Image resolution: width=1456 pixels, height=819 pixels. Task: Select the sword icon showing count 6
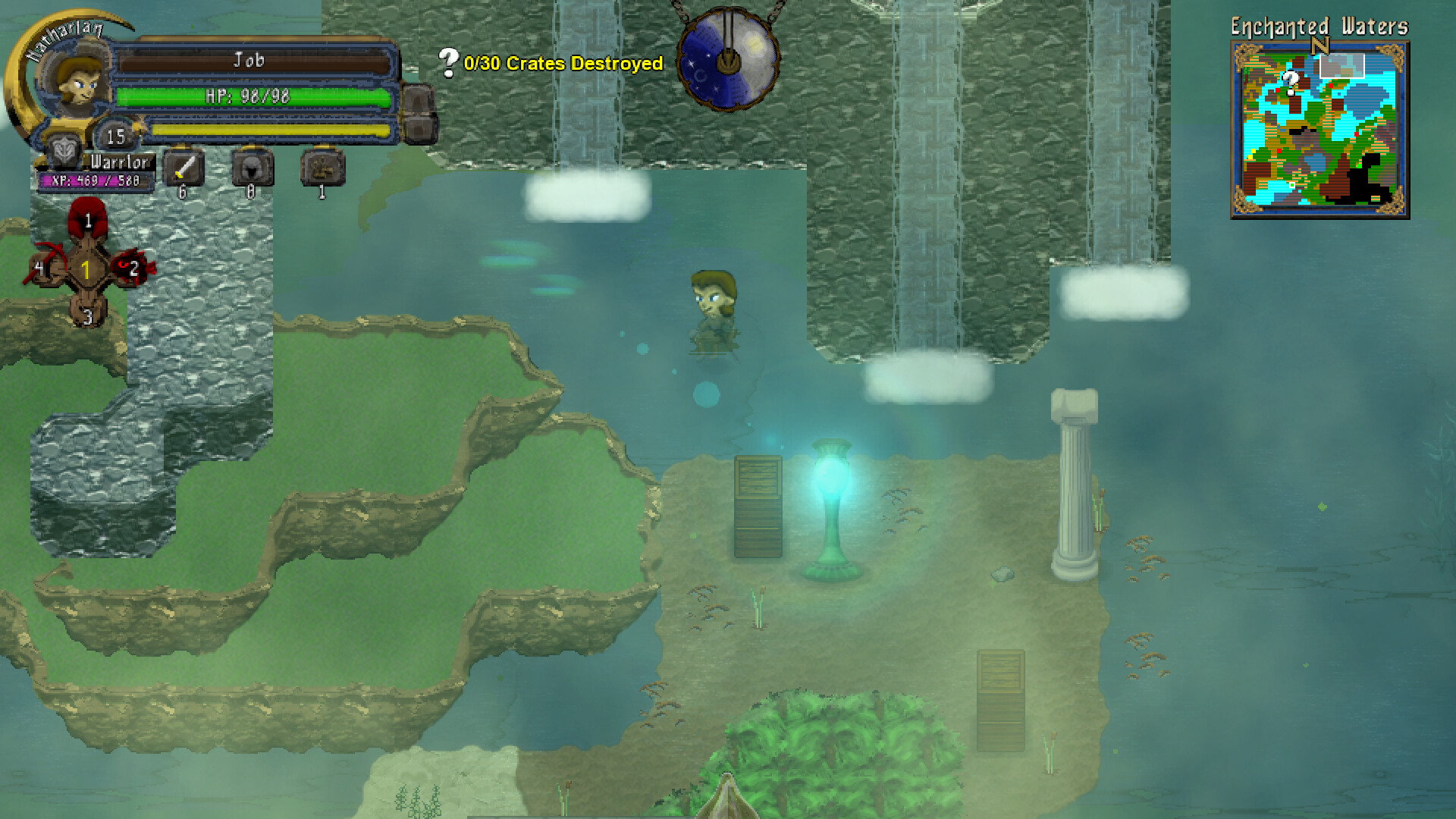coord(184,168)
